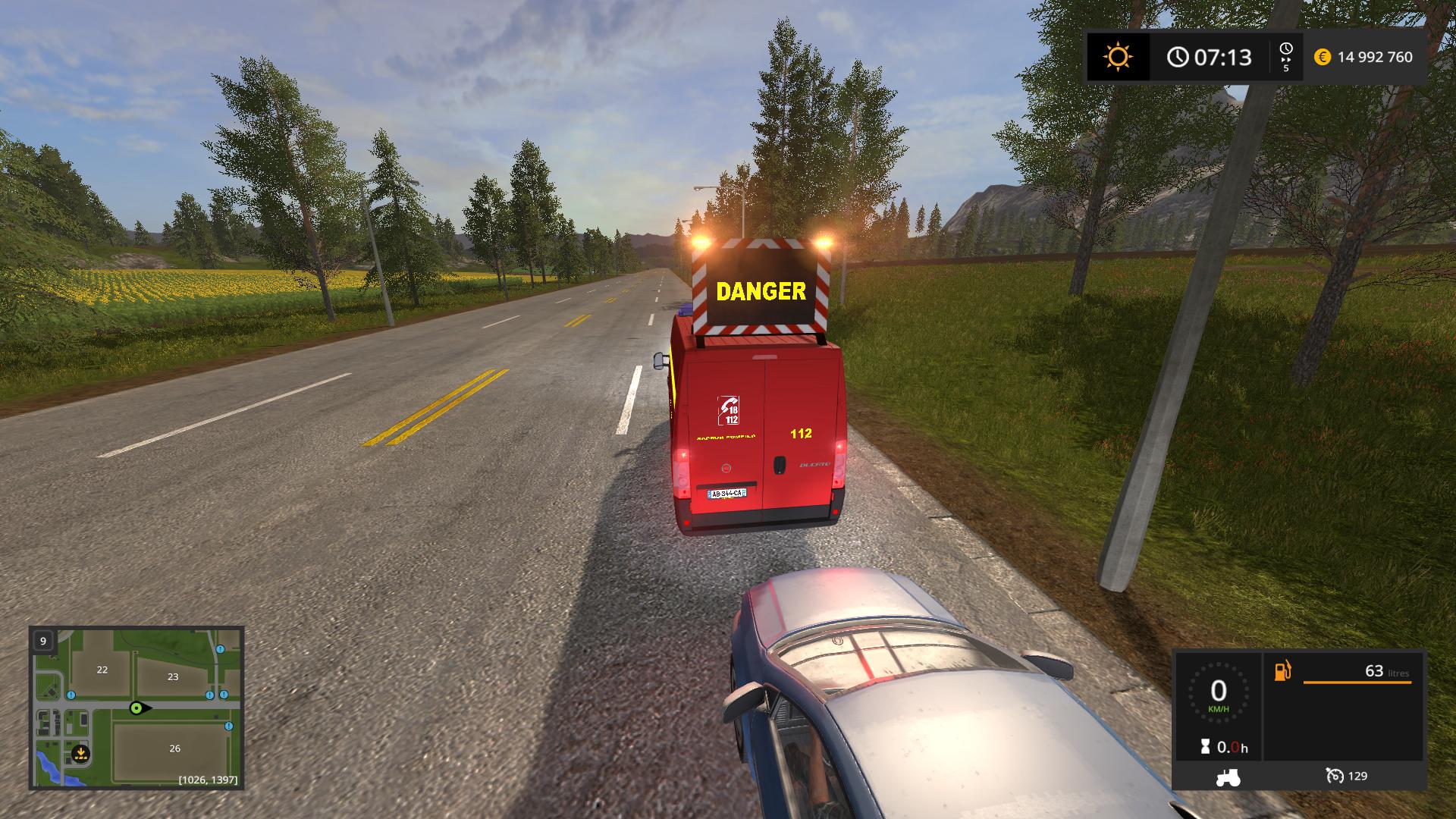Viewport: 1456px width, 819px height.
Task: Click the white tractor vehicle icon
Action: (1228, 777)
